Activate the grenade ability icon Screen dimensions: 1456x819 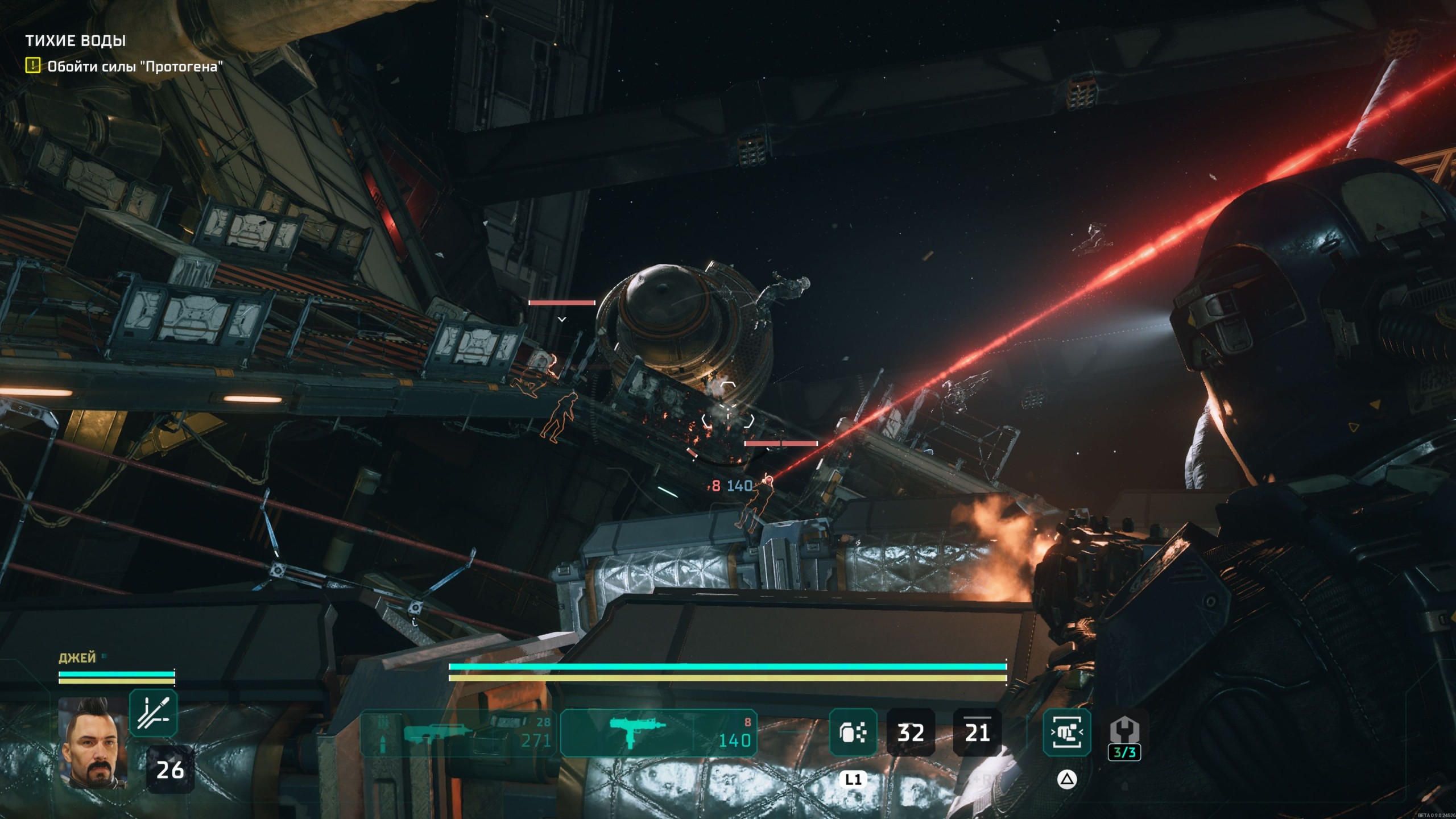click(x=853, y=733)
